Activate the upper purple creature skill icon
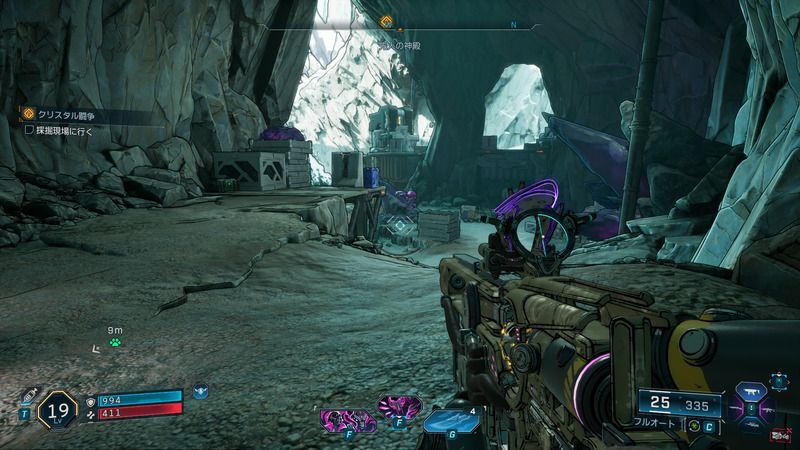Viewport: 800px width, 450px height. (x=399, y=407)
